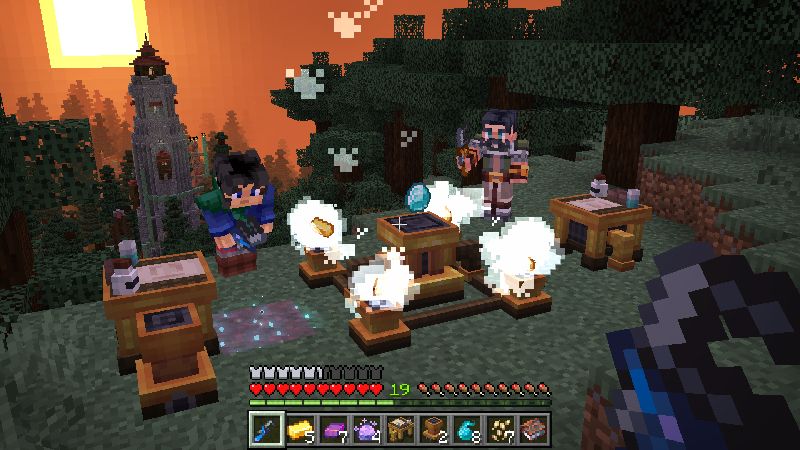Choose the cyan gem stack of eight
This screenshot has width=800, height=450.
pyautogui.click(x=466, y=428)
